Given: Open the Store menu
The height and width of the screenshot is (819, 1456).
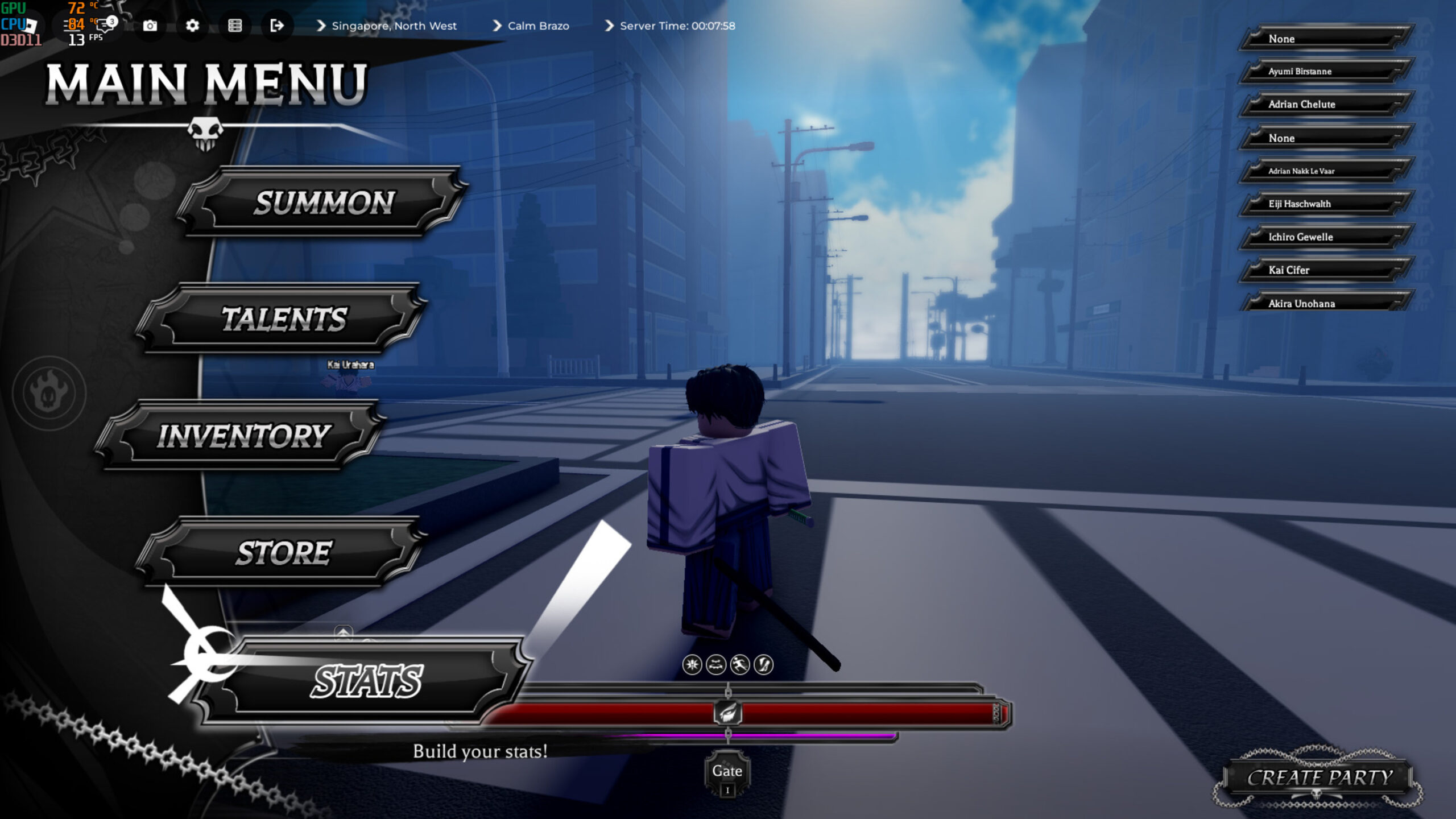Looking at the screenshot, I should [283, 553].
